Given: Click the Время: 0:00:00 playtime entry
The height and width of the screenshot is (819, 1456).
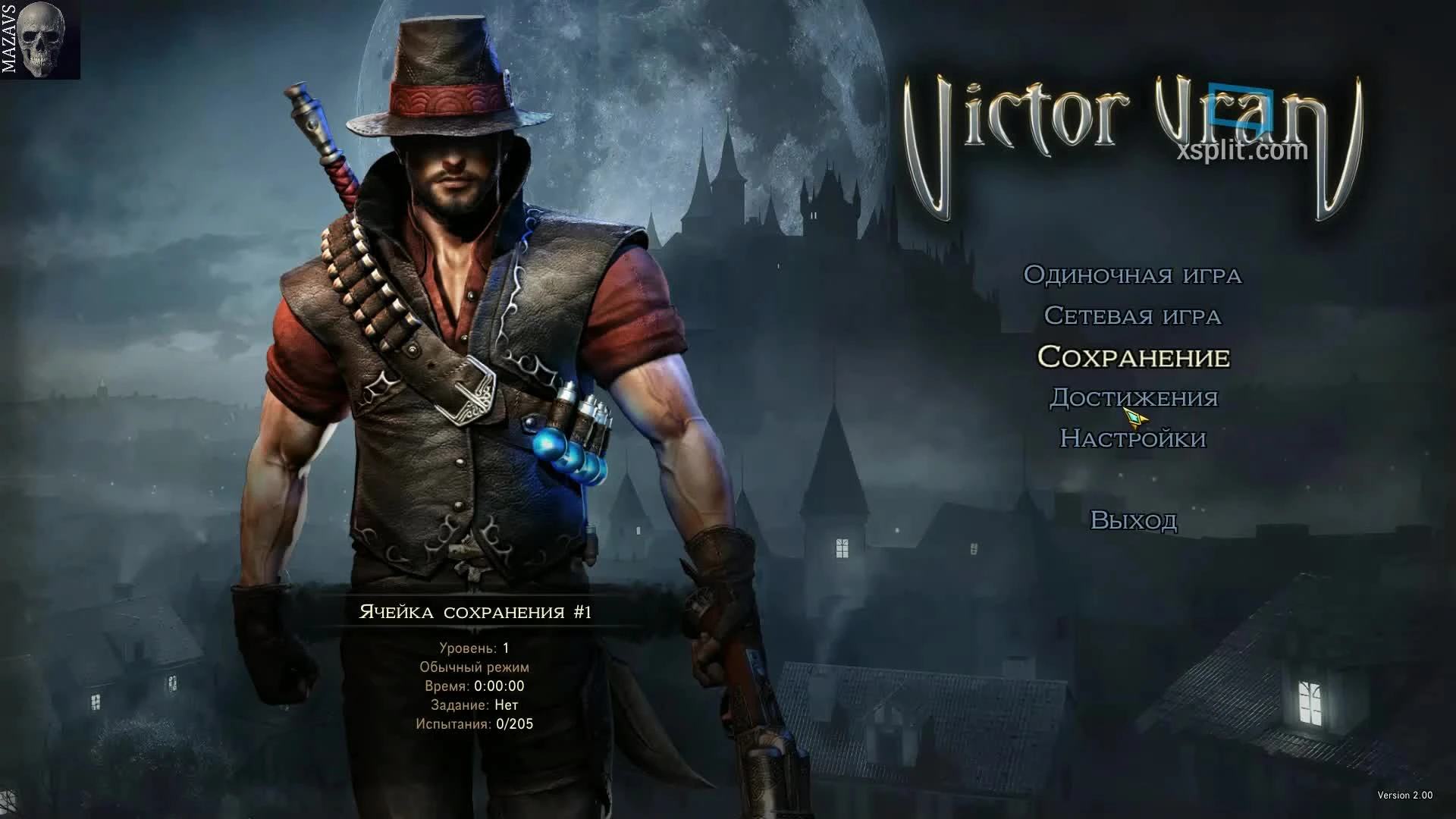Looking at the screenshot, I should 477,687.
